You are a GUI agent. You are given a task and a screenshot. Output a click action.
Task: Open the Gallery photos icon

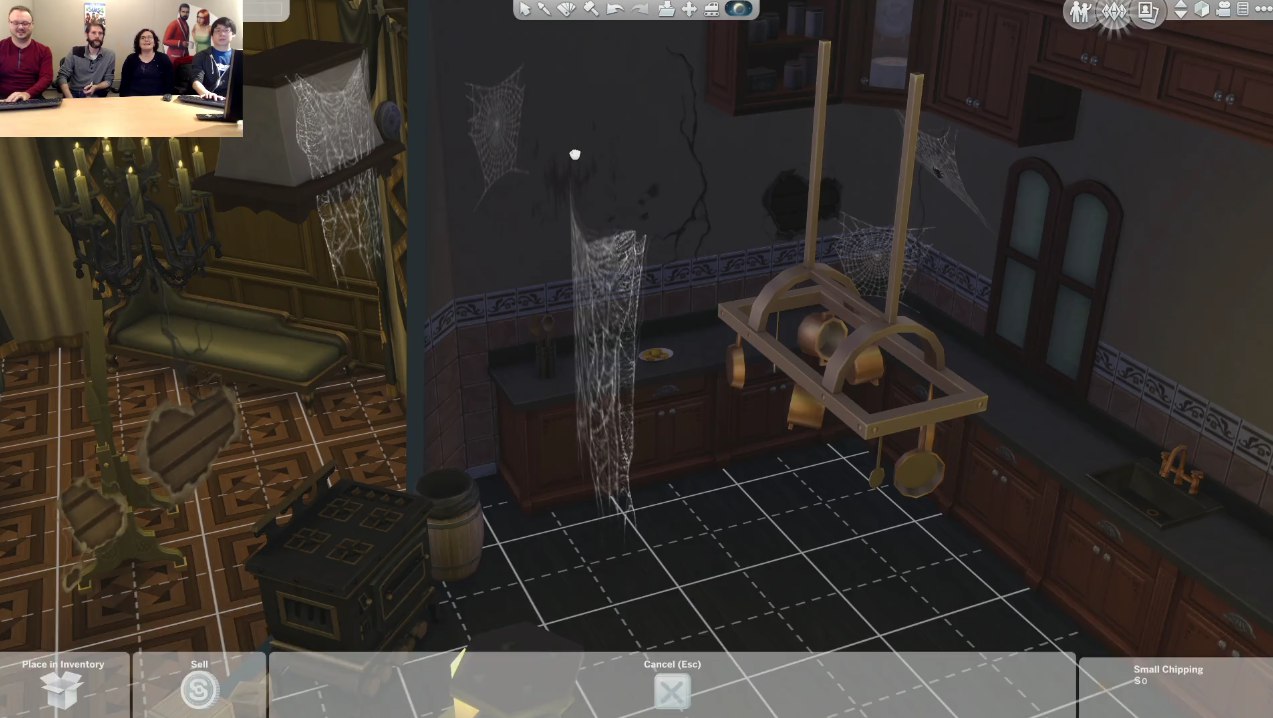pyautogui.click(x=1148, y=11)
